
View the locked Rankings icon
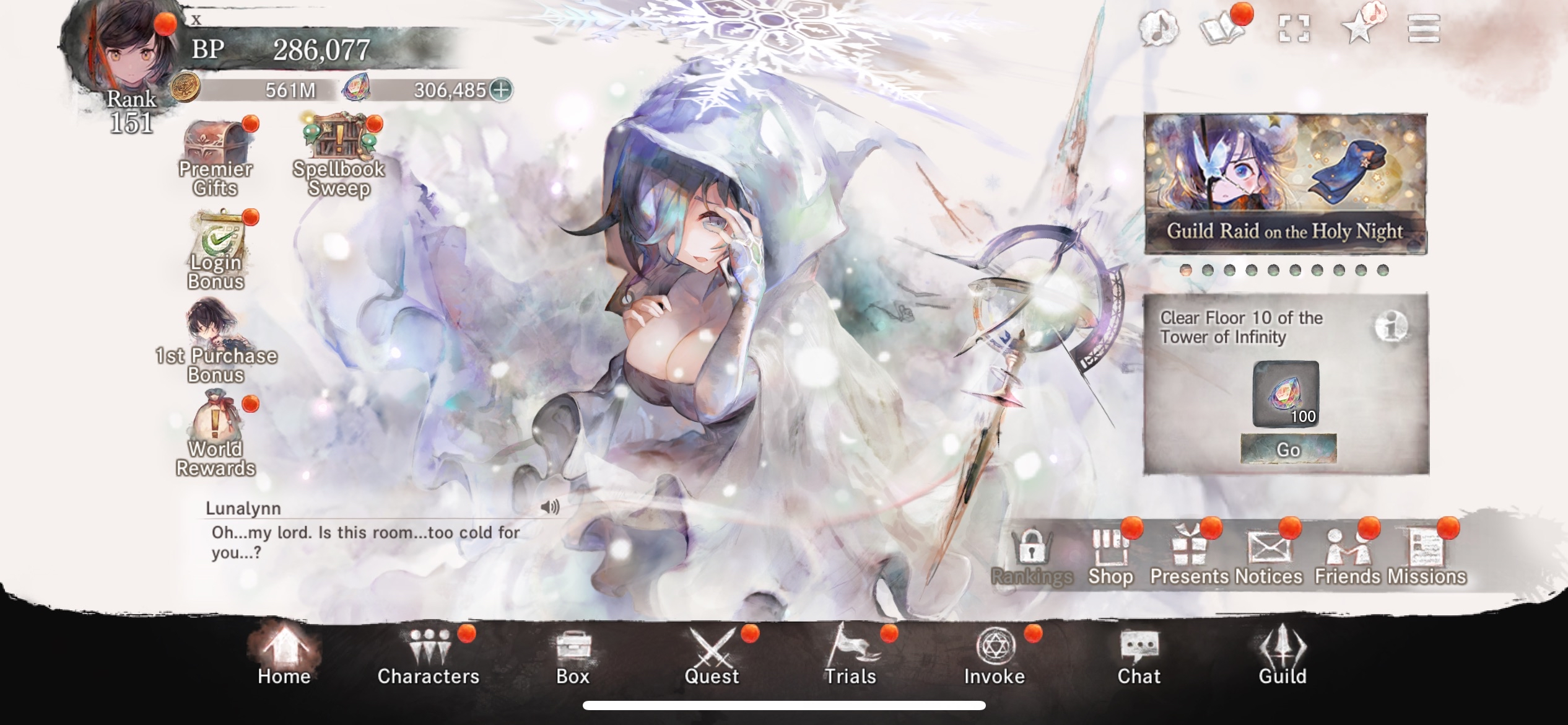pos(1031,548)
